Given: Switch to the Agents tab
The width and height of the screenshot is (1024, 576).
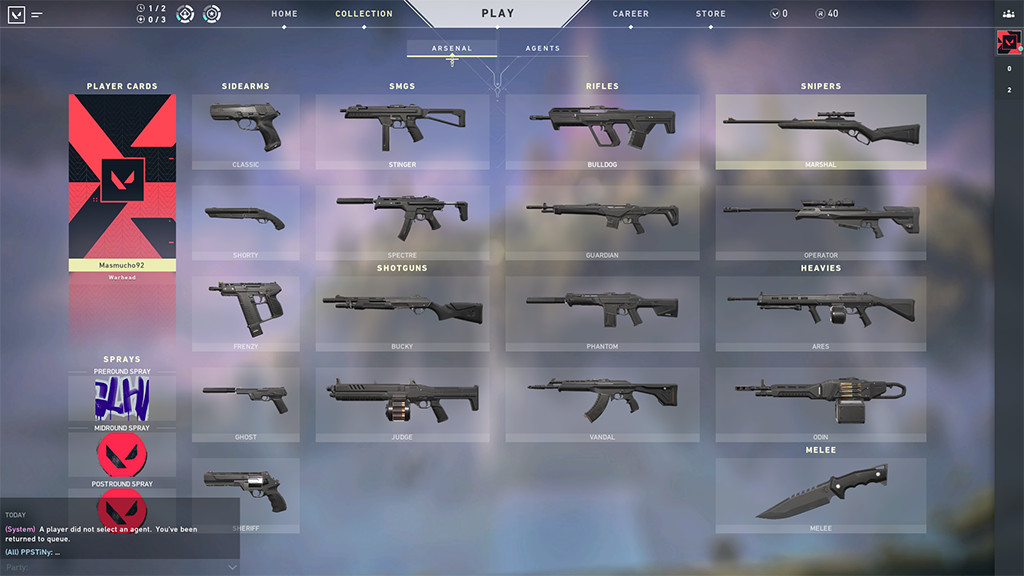Looking at the screenshot, I should 542,48.
